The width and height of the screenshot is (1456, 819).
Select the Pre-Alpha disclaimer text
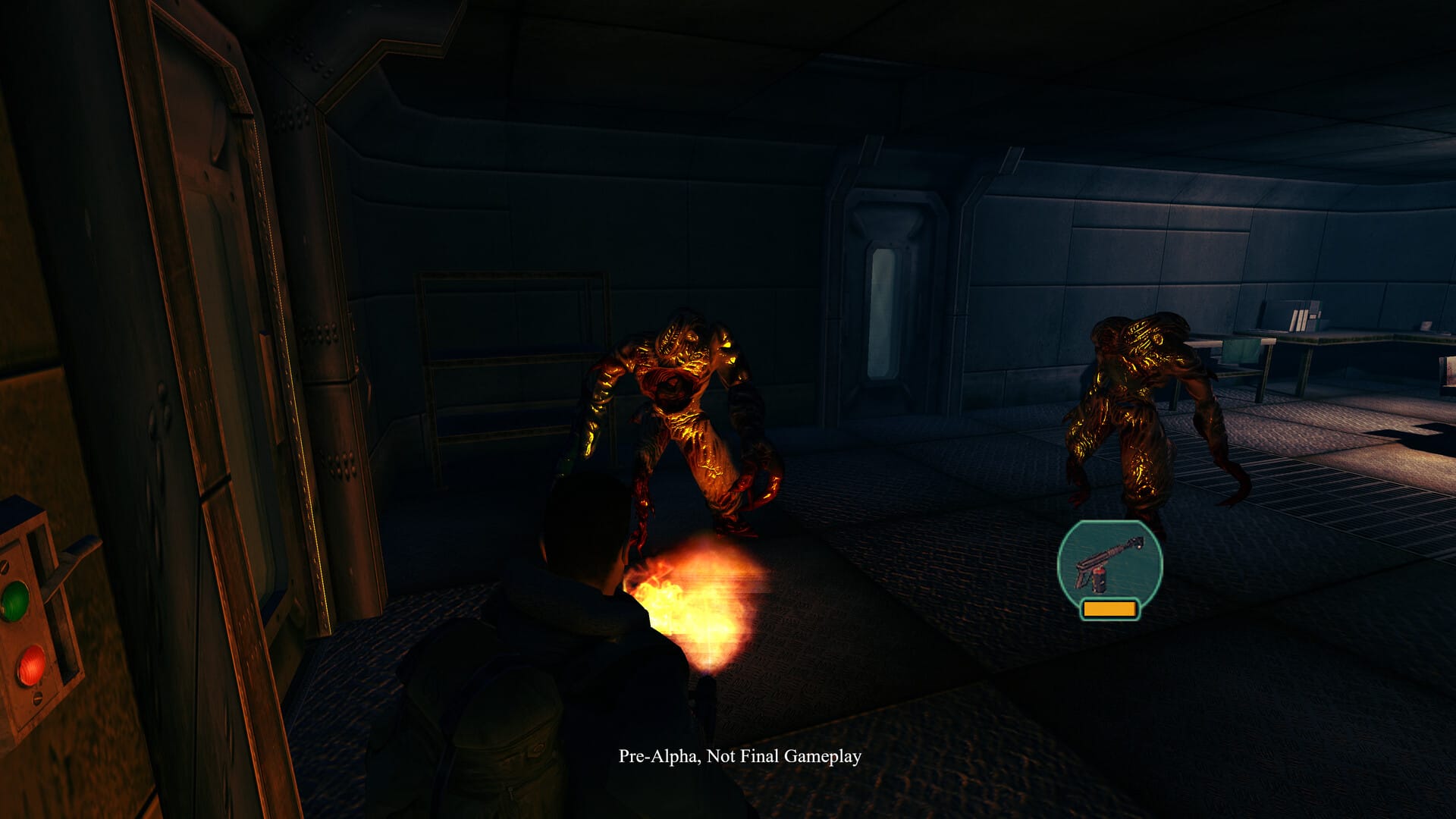(x=739, y=756)
